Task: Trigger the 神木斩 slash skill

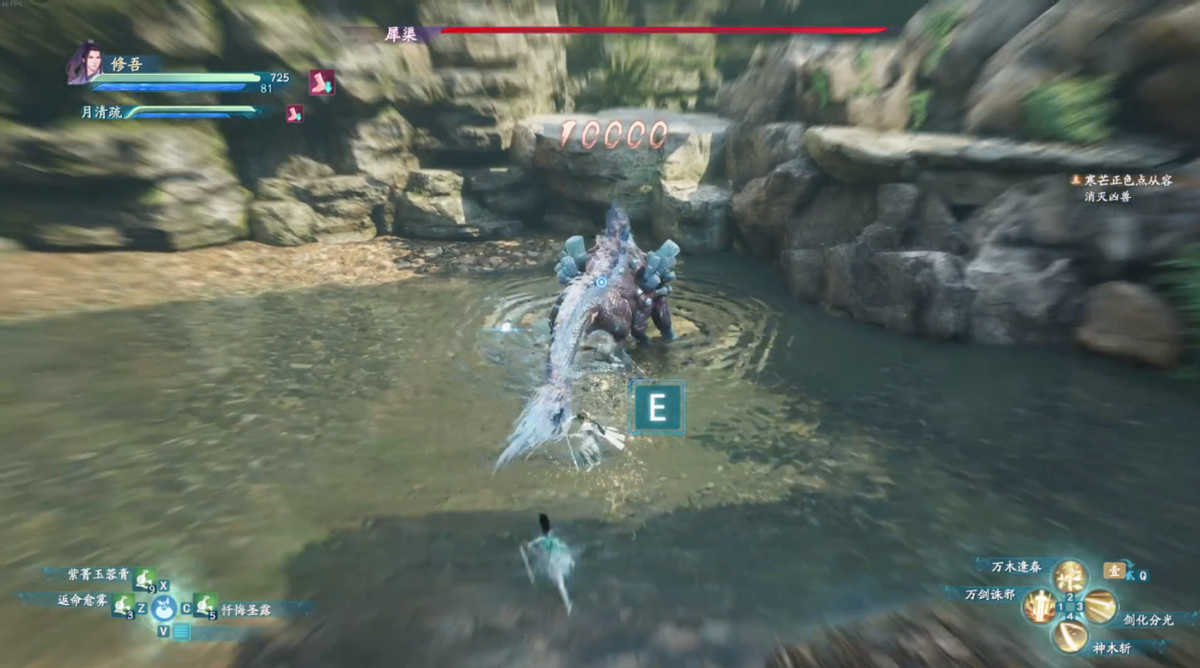Action: [1069, 635]
